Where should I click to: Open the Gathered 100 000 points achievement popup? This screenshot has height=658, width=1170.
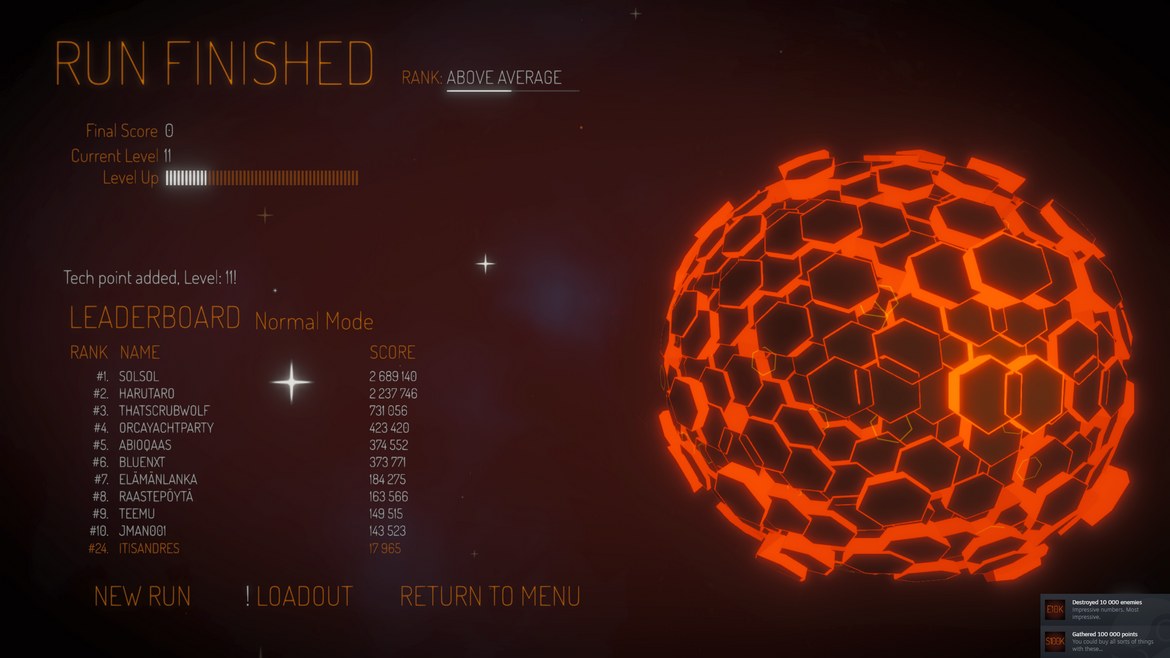coord(1104,640)
